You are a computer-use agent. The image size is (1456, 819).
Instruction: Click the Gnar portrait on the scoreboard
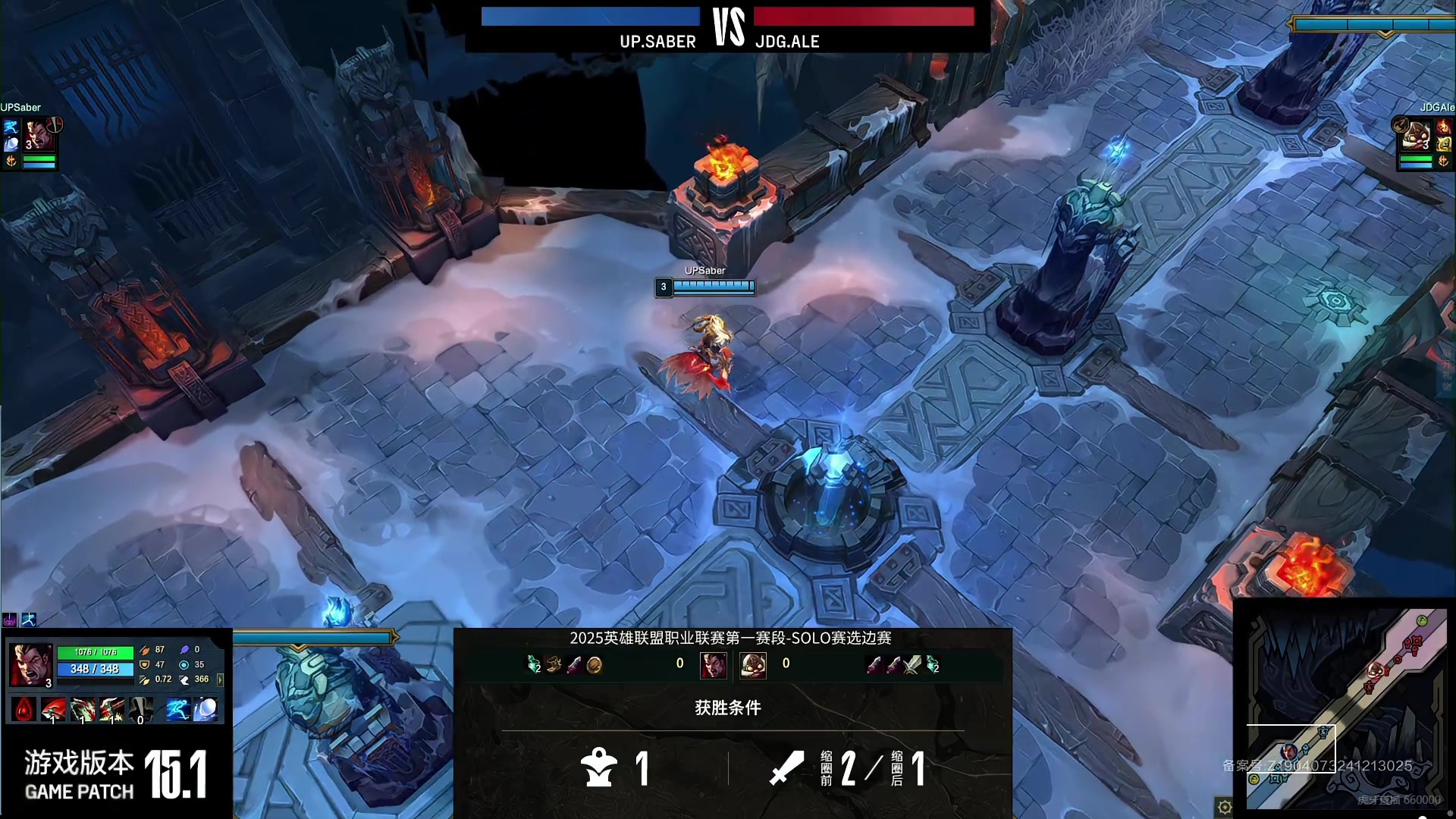[x=753, y=665]
